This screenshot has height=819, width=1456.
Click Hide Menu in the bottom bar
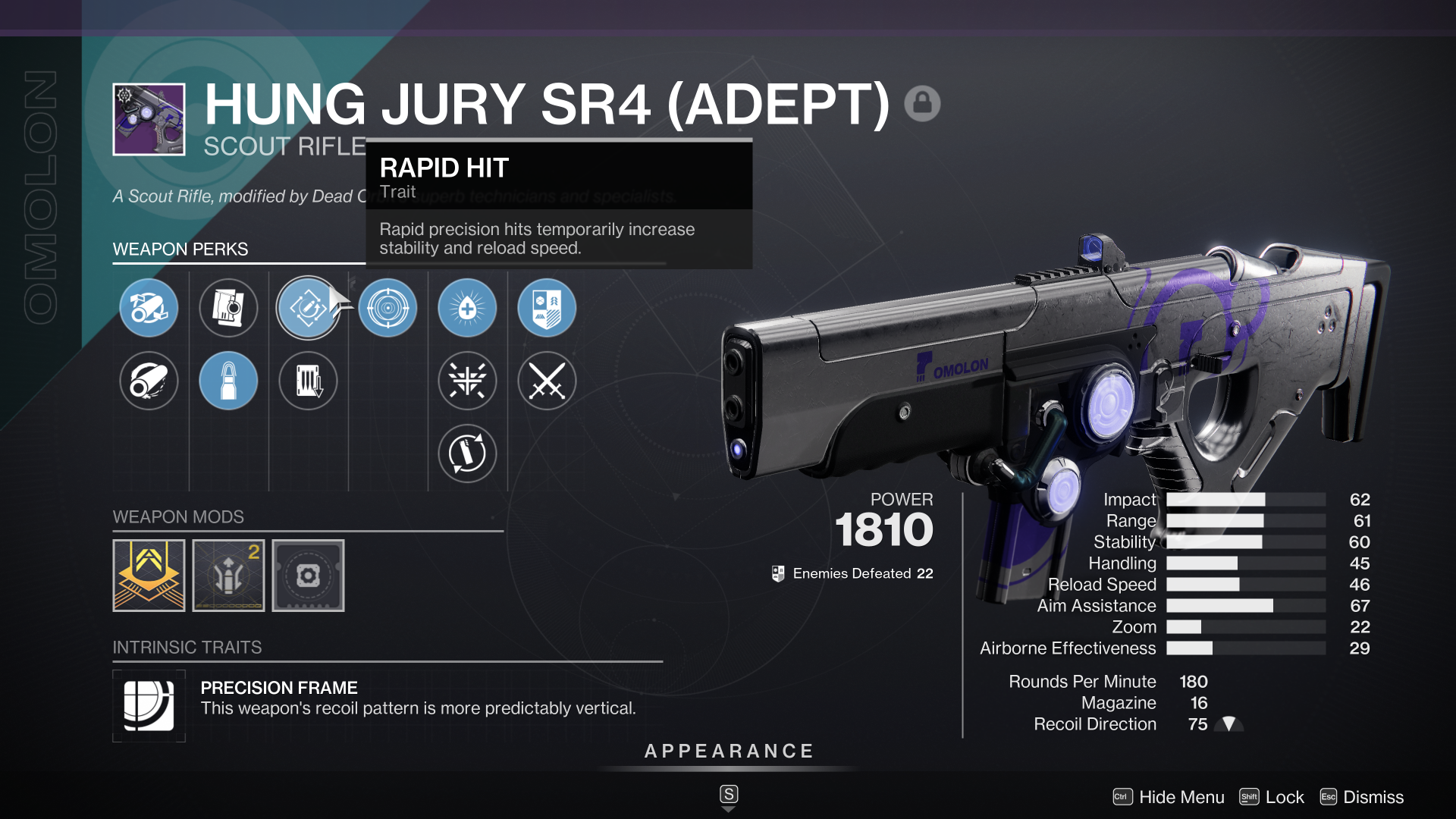click(x=1179, y=797)
